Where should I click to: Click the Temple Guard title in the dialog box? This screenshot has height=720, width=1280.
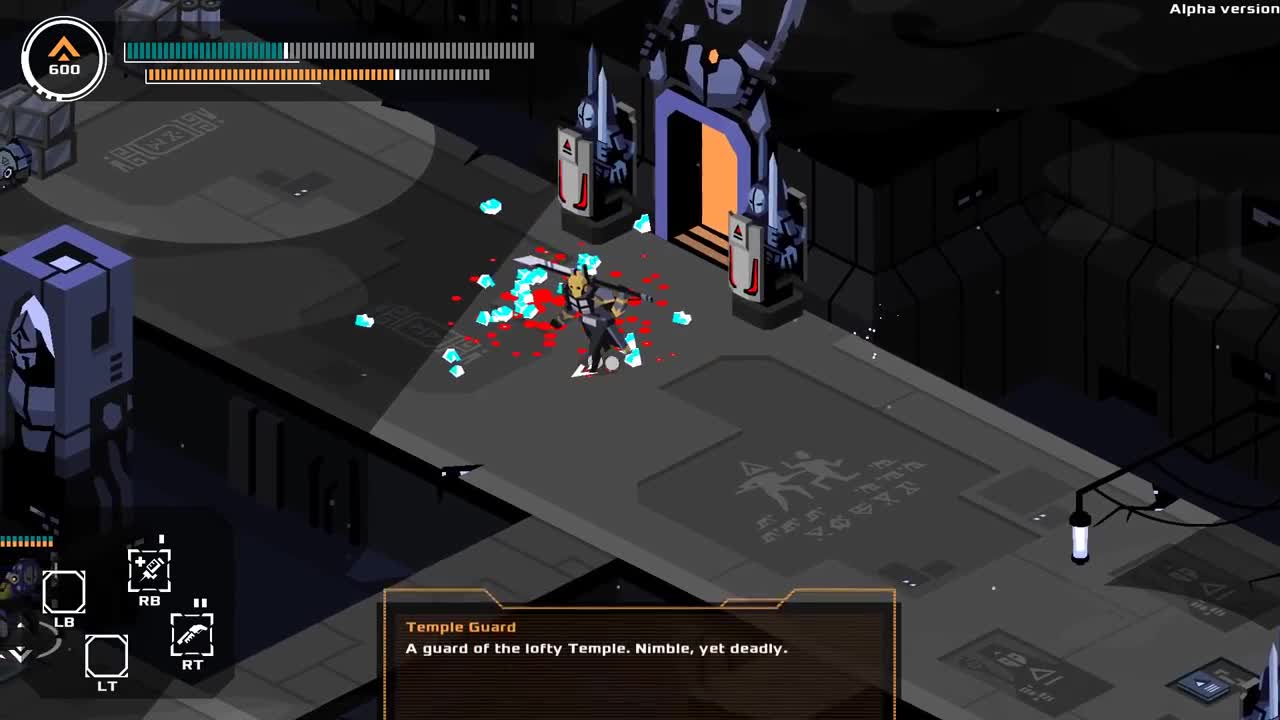(x=461, y=626)
